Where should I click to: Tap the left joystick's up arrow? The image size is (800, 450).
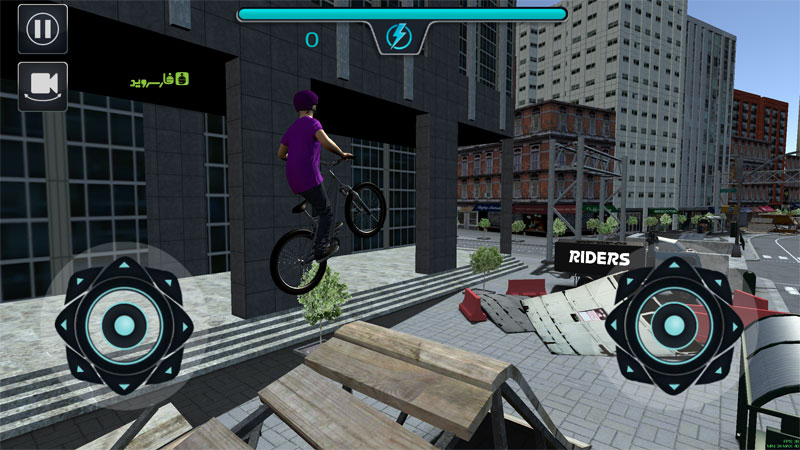pyautogui.click(x=124, y=266)
